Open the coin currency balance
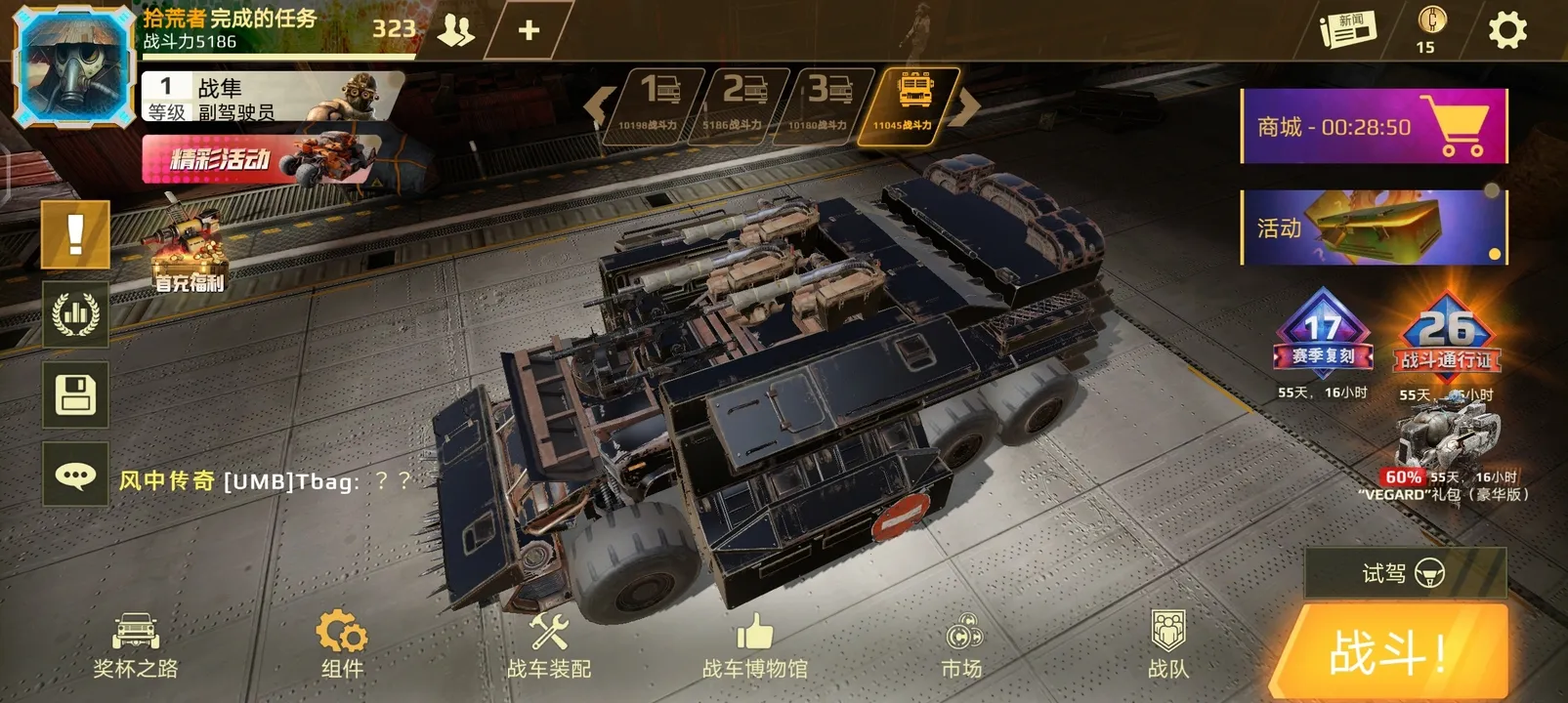 point(1431,29)
